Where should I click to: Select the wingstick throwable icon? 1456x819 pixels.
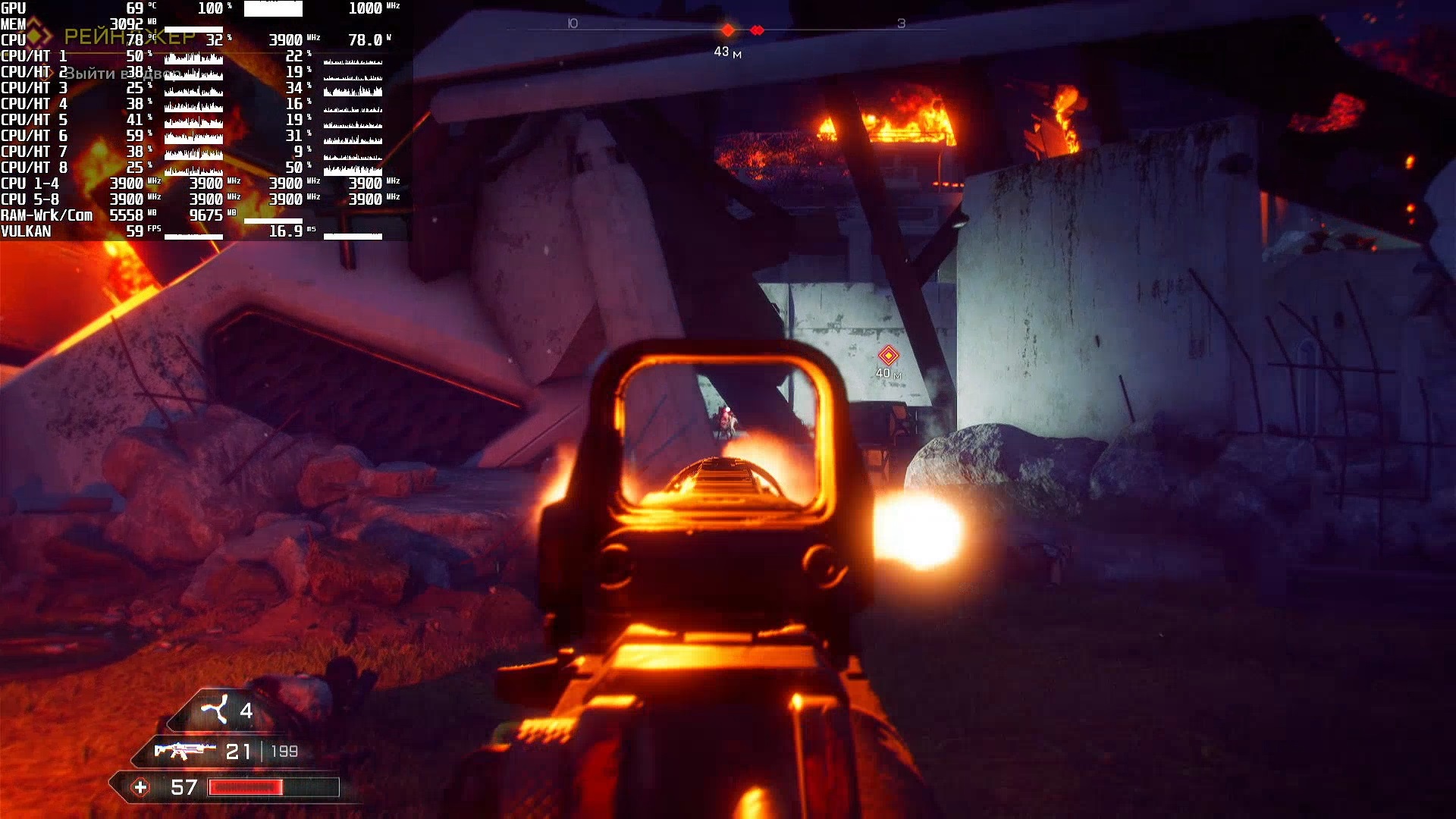tap(214, 710)
